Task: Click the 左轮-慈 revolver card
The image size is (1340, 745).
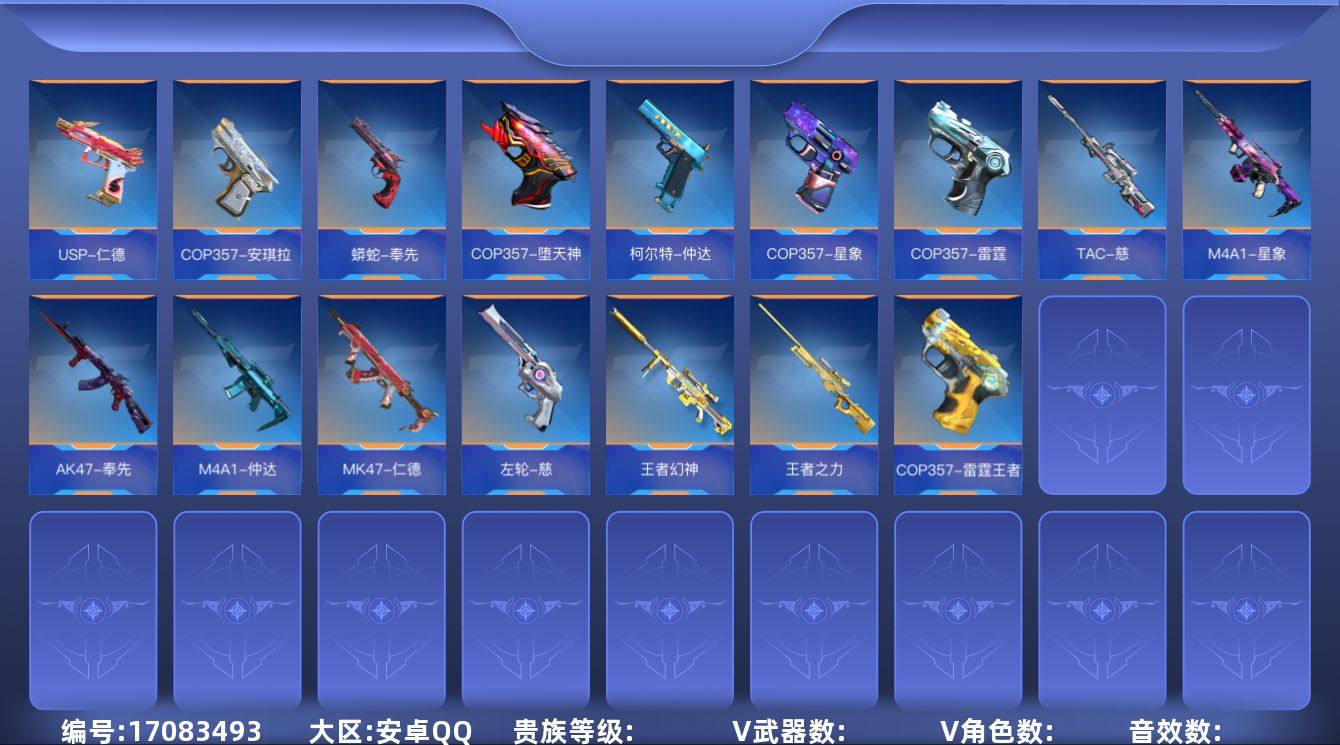Action: pyautogui.click(x=525, y=390)
